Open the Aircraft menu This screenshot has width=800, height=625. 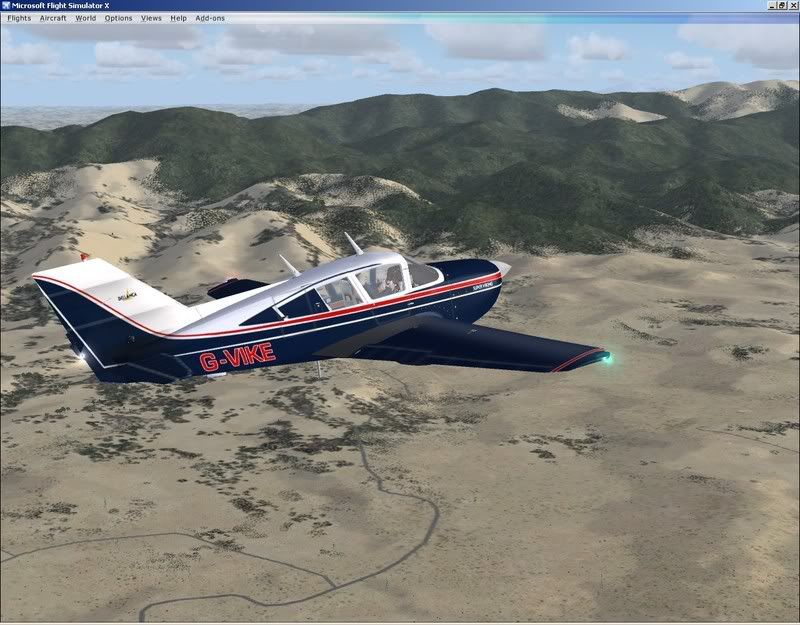pyautogui.click(x=53, y=18)
